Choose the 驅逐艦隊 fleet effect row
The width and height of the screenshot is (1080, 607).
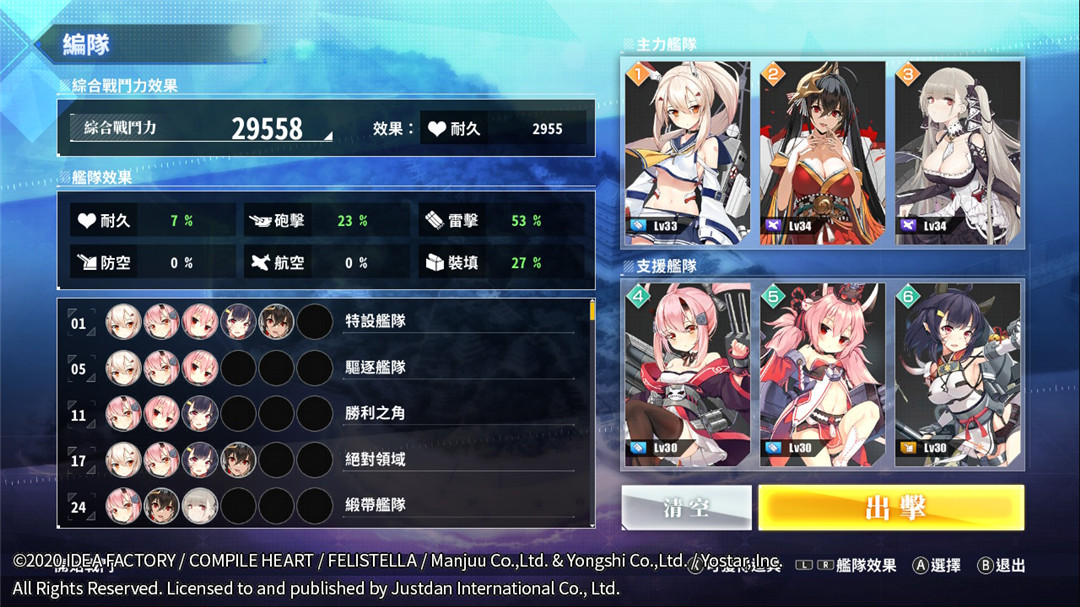click(325, 368)
